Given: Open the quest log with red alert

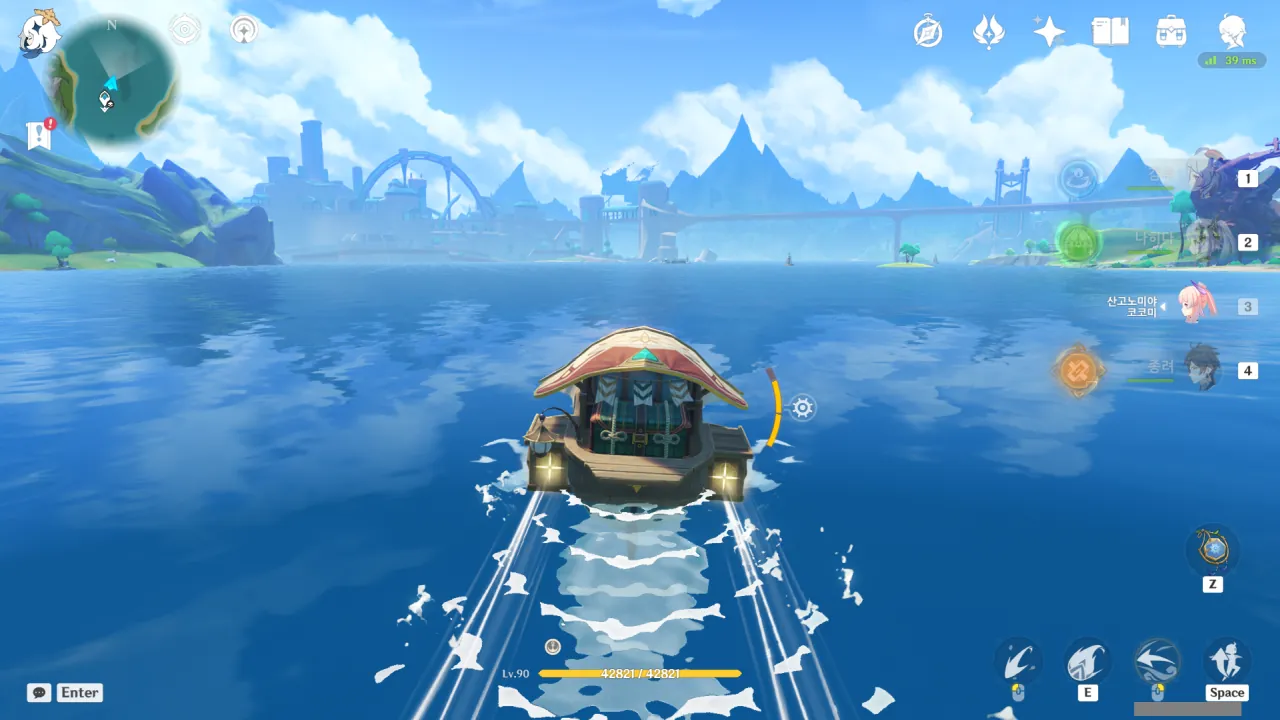Looking at the screenshot, I should (40, 134).
